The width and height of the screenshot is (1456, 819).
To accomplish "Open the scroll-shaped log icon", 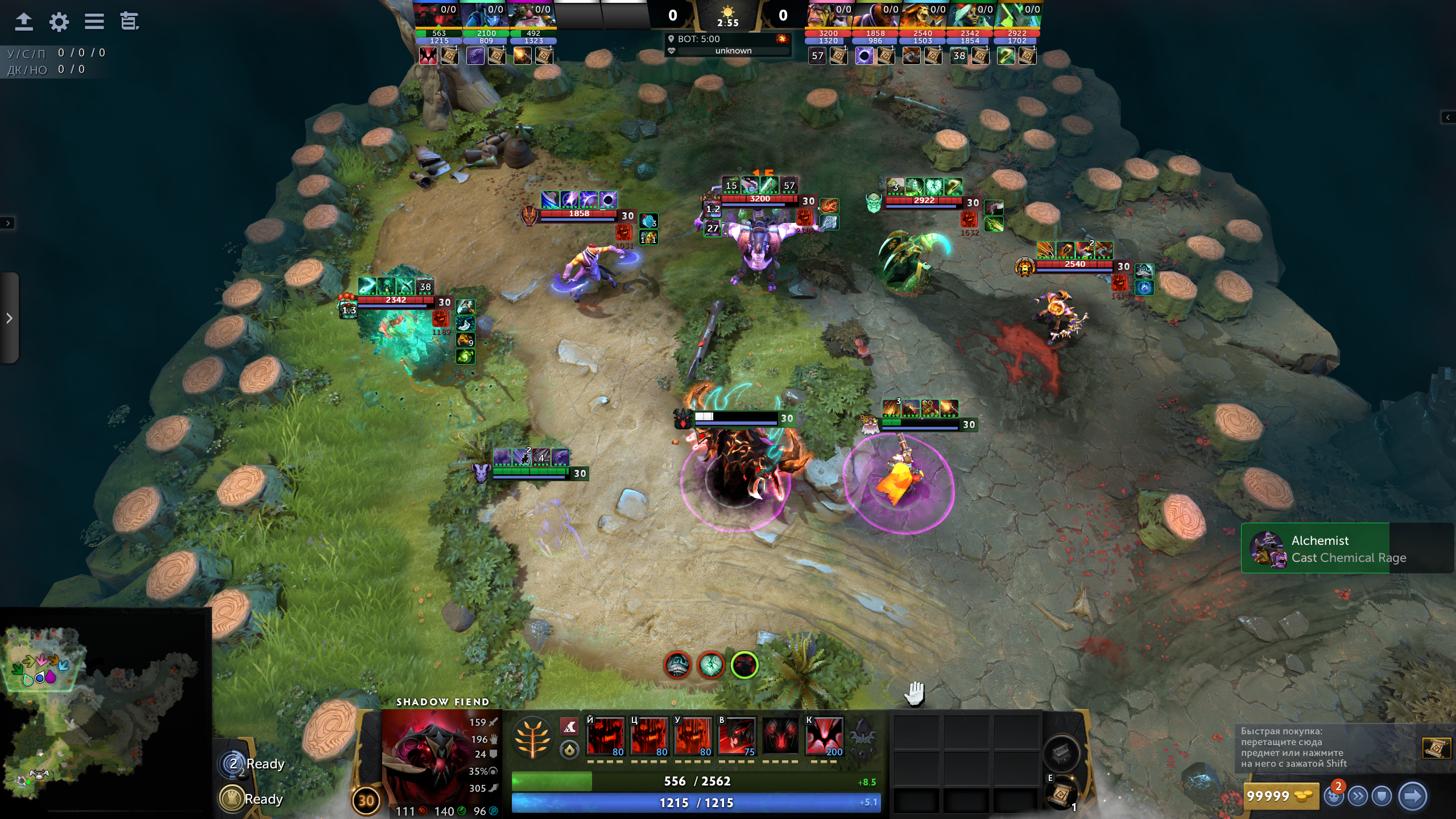I will tap(129, 22).
